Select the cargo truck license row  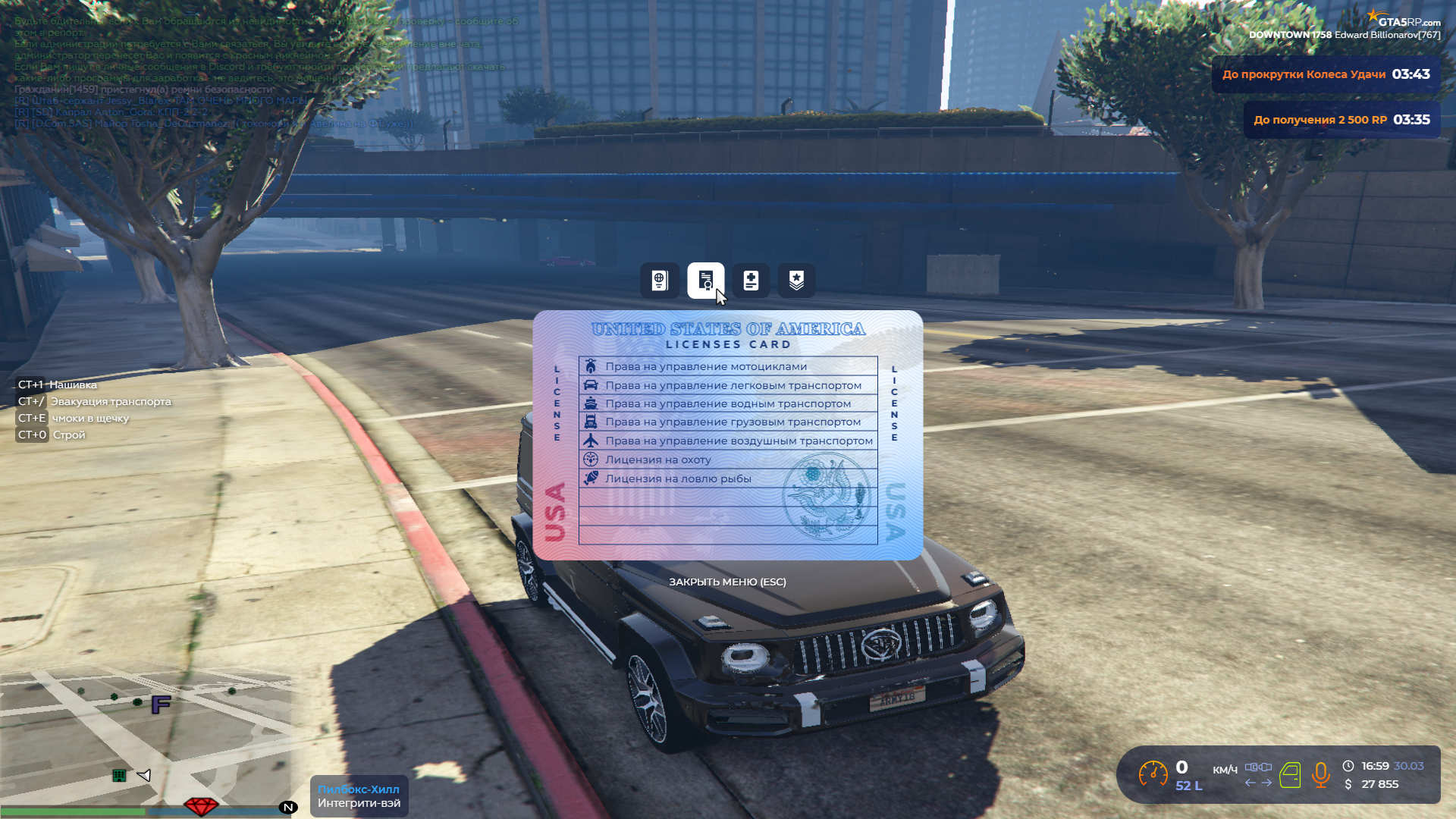(x=728, y=422)
